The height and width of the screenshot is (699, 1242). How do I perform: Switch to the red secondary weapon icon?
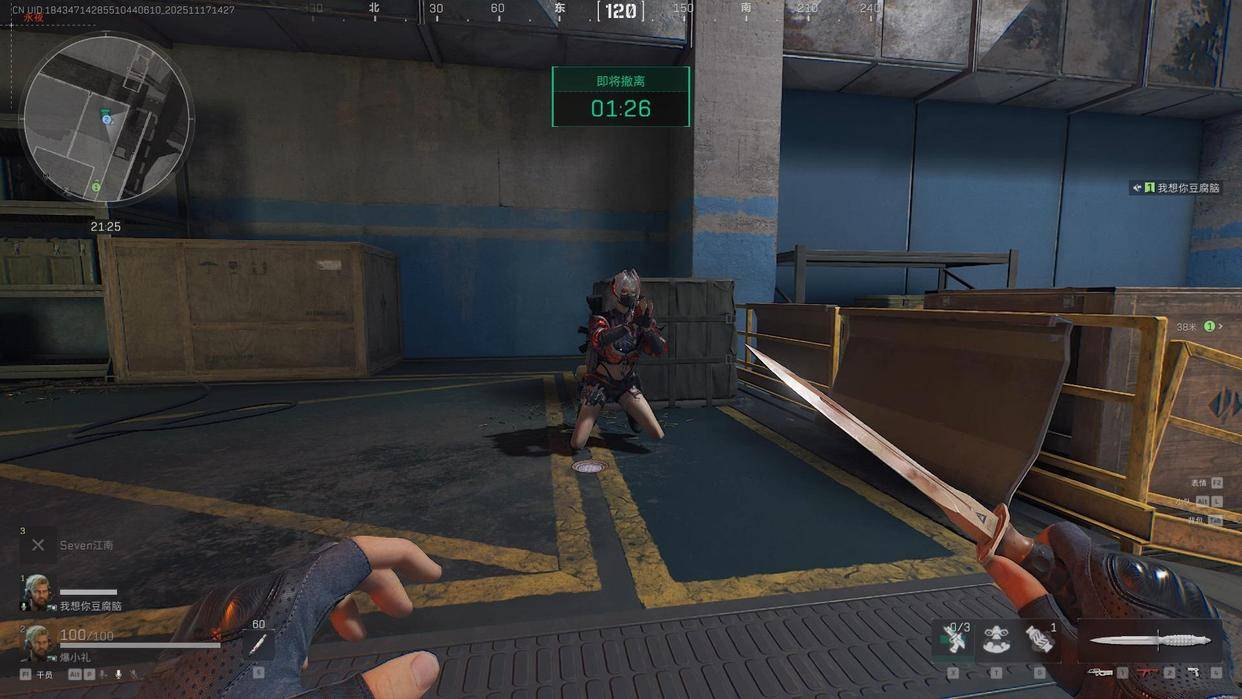pyautogui.click(x=1147, y=672)
